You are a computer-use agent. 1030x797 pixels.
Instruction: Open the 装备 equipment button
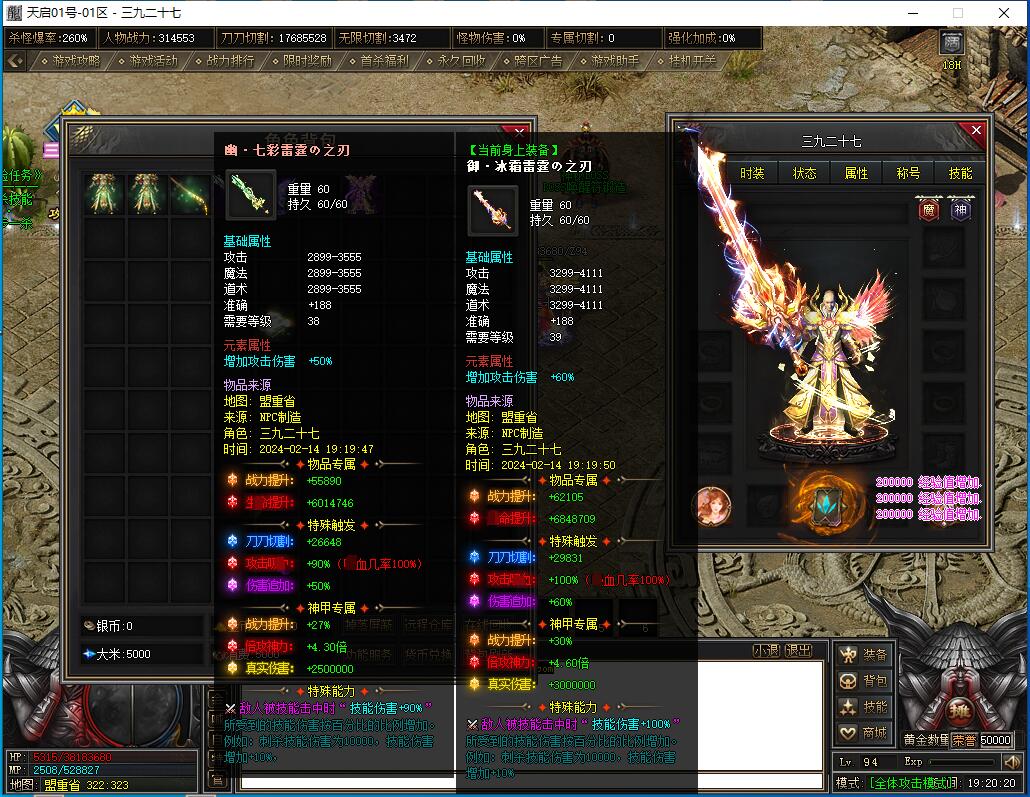tap(864, 655)
